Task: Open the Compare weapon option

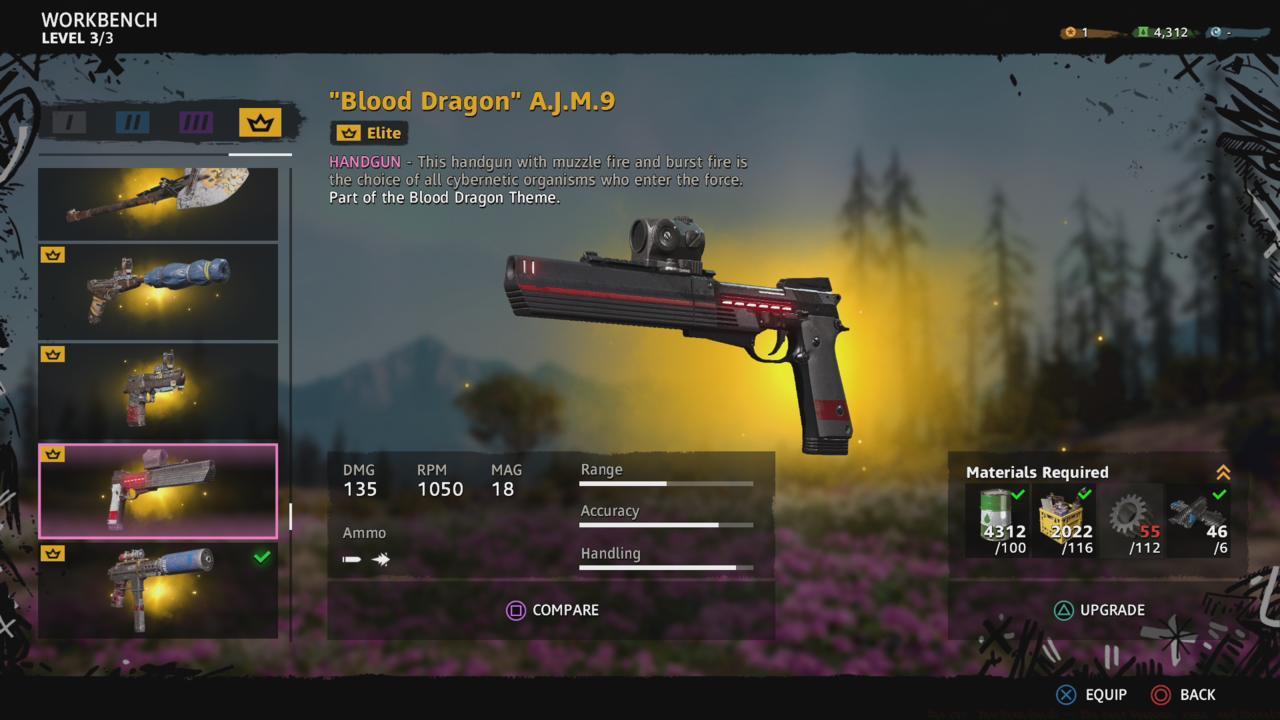Action: point(552,610)
